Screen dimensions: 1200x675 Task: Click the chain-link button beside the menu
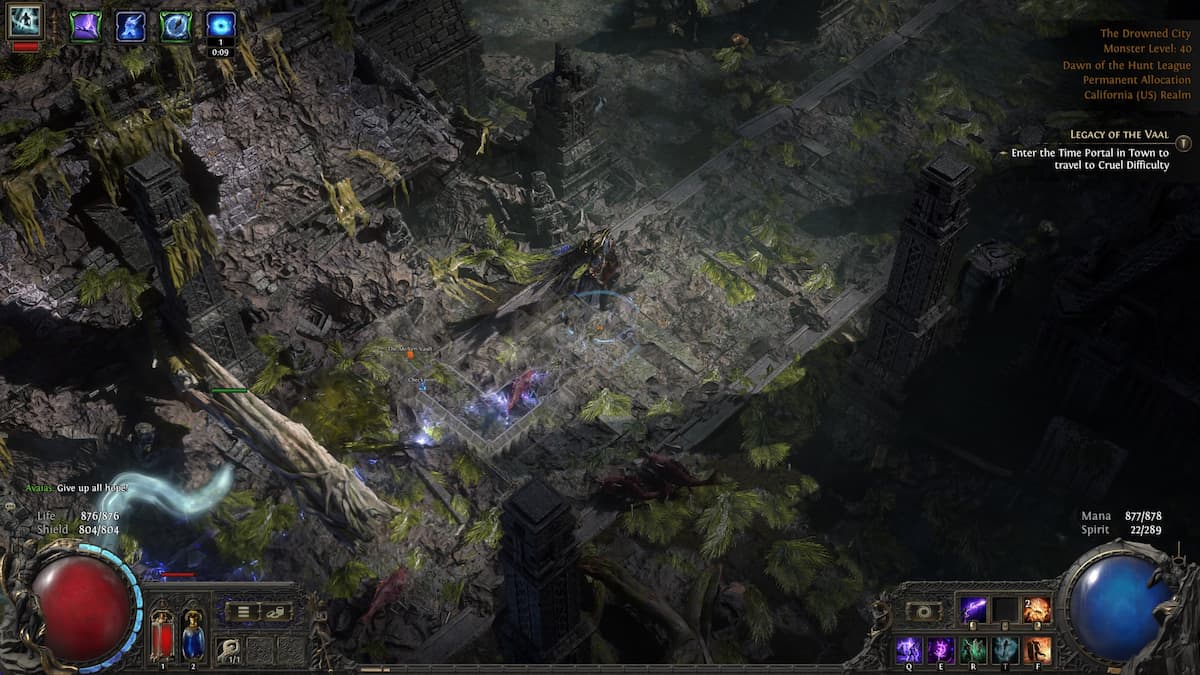point(275,612)
